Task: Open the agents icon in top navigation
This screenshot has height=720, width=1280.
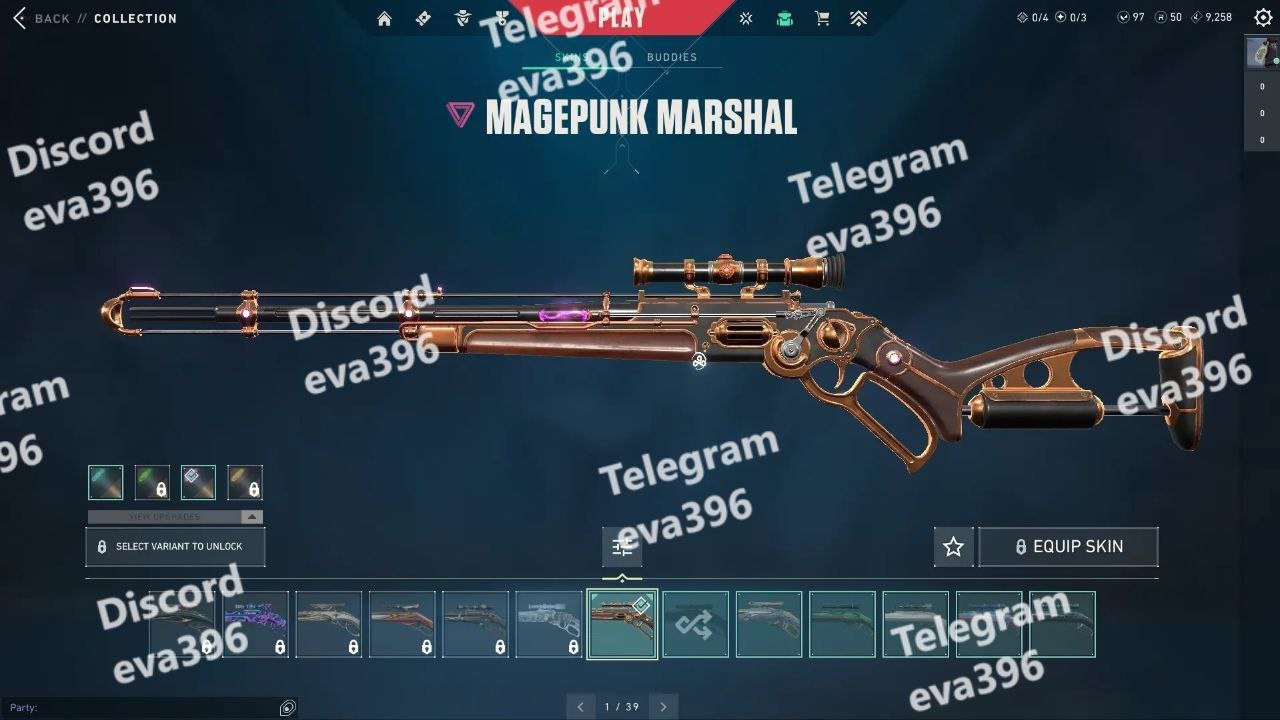Action: 462,18
